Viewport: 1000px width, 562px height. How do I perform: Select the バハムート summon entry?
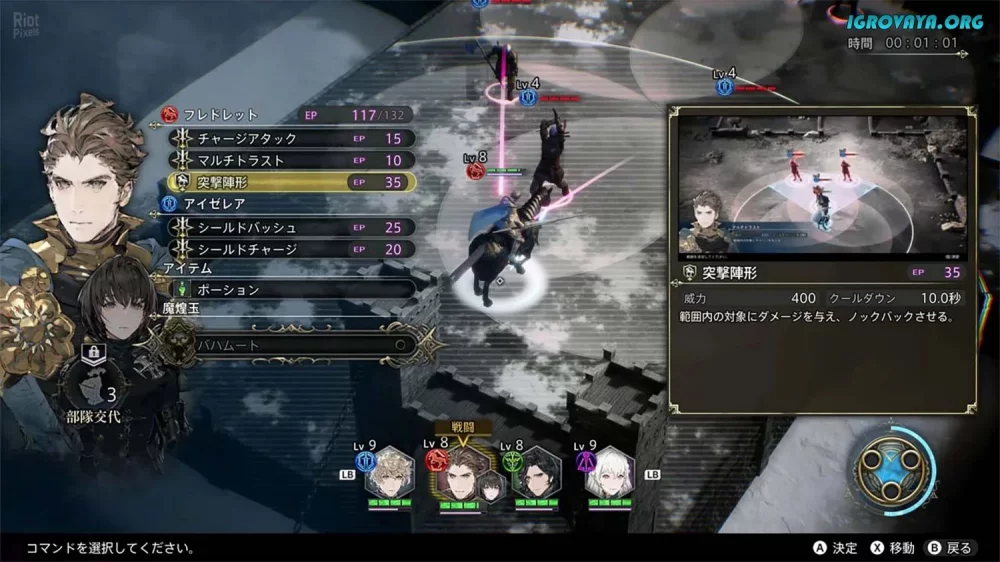pos(290,344)
